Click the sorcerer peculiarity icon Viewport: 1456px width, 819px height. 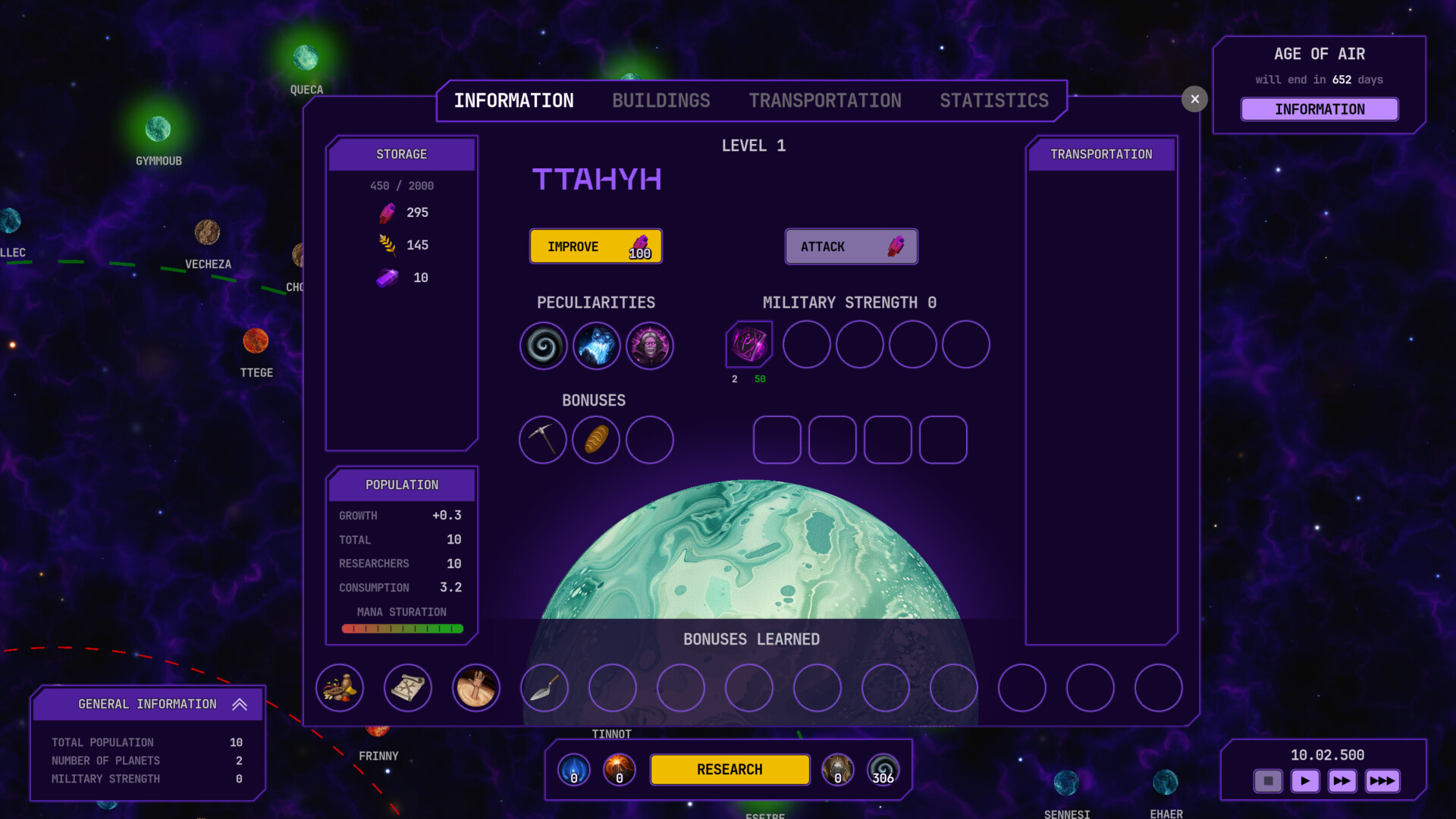point(650,346)
